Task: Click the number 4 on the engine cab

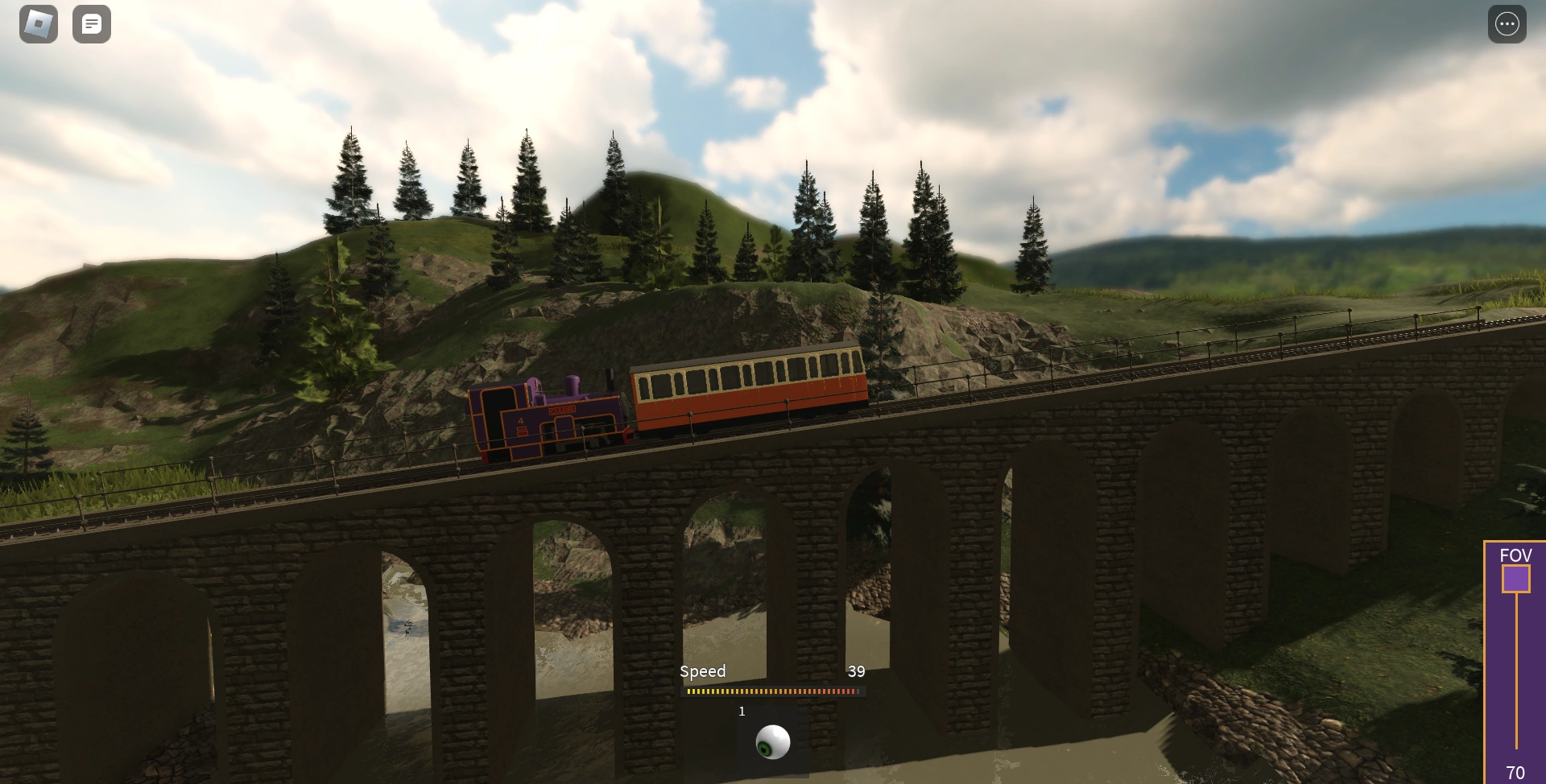Action: 521,420
